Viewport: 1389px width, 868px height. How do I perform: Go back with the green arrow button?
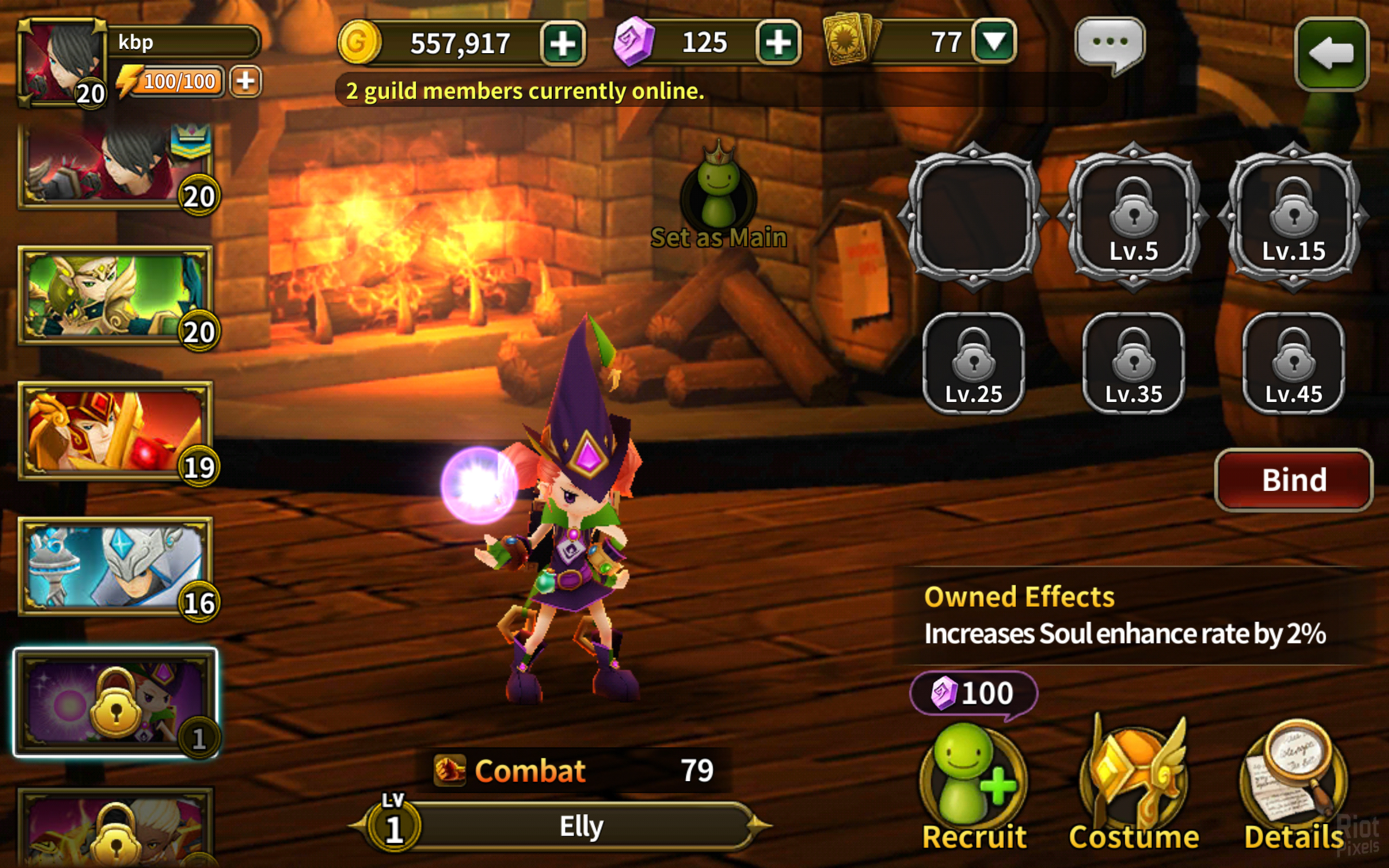(x=1331, y=54)
